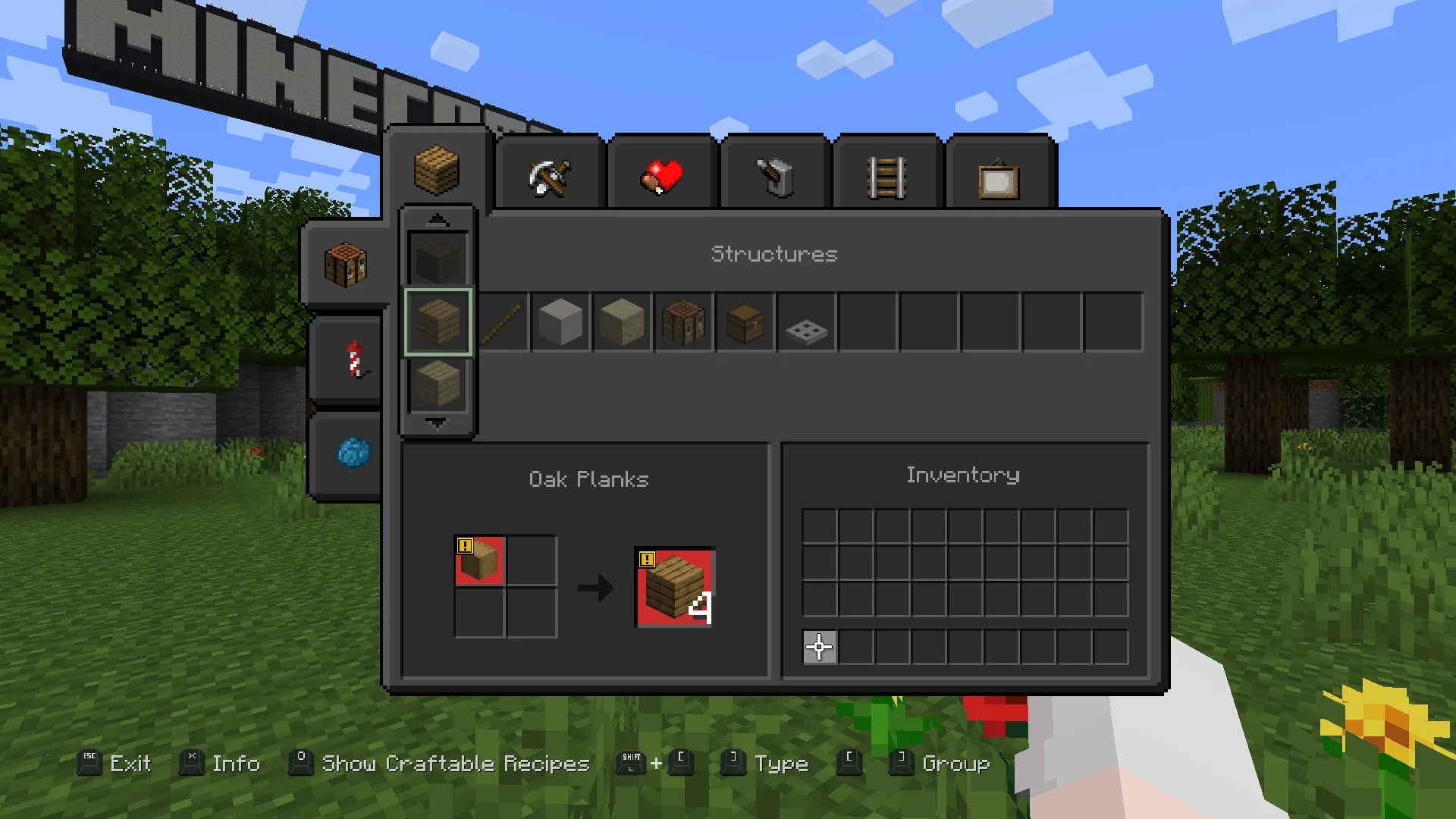Click the Exit button
The image size is (1456, 819).
pos(129,764)
